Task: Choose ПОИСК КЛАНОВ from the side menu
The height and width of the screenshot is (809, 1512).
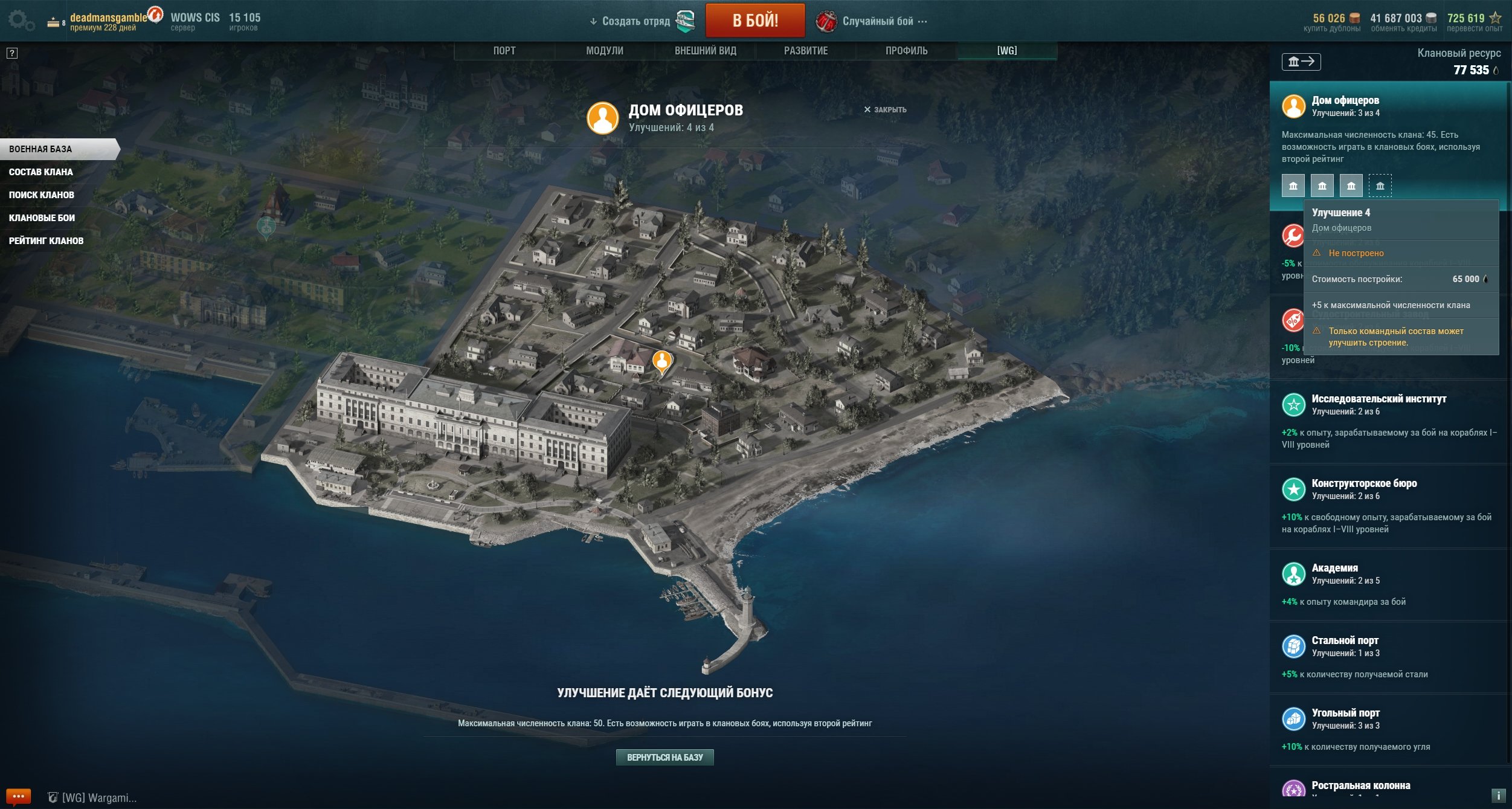Action: tap(42, 195)
